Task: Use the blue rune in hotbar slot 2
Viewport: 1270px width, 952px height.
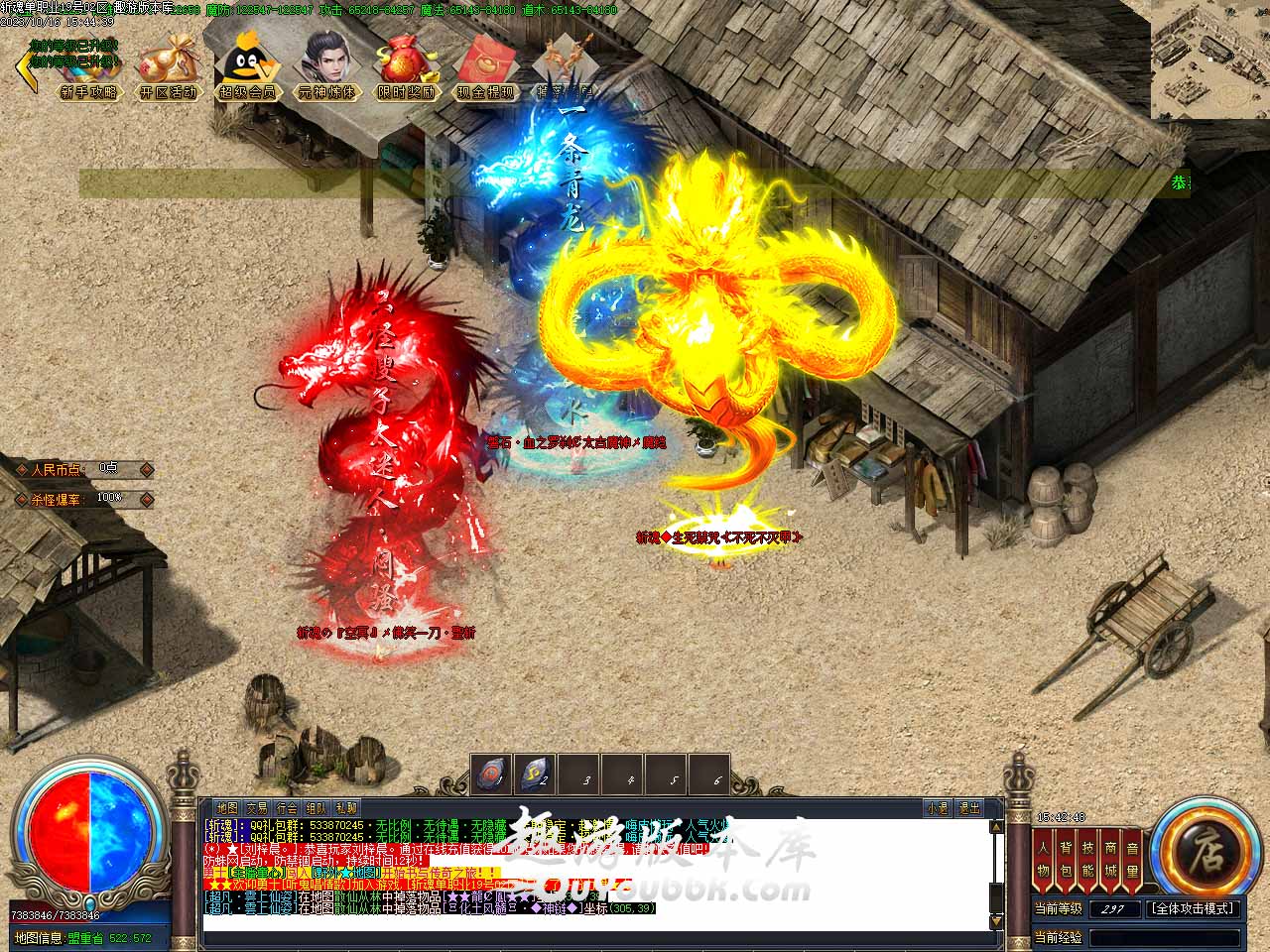Action: 536,775
